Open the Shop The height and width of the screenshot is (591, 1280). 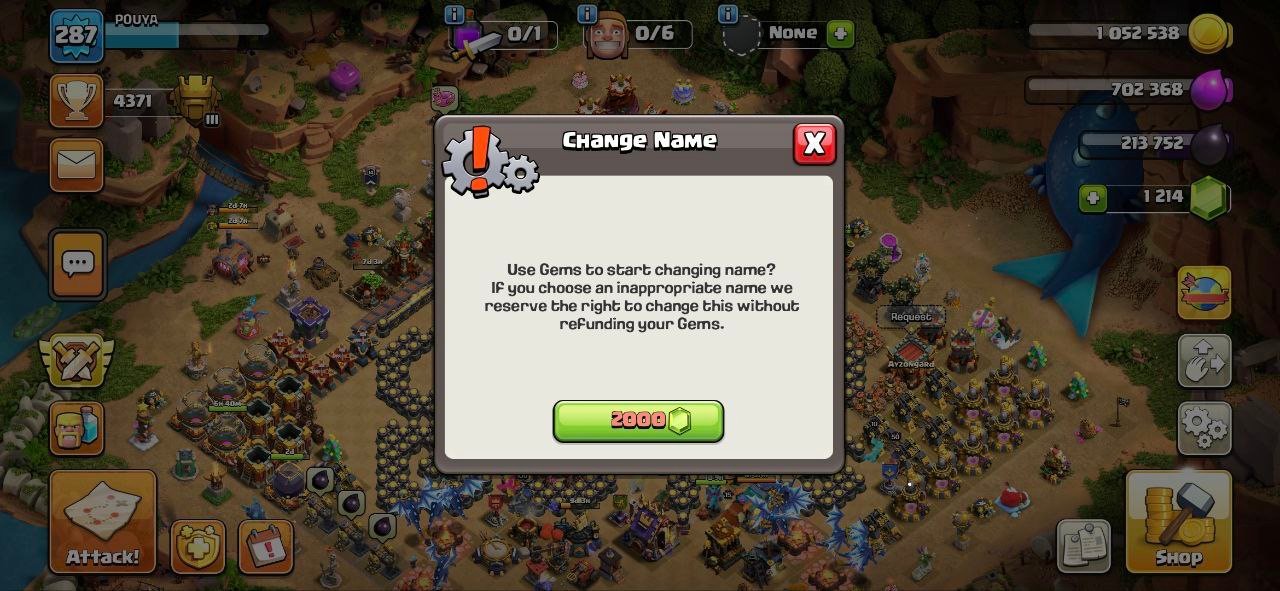[1178, 522]
